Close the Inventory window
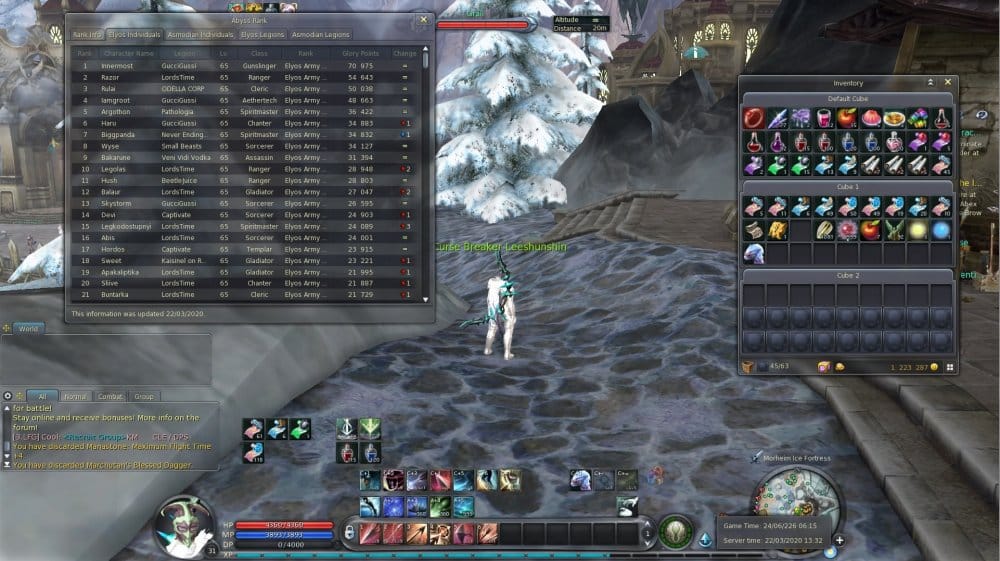 [948, 82]
